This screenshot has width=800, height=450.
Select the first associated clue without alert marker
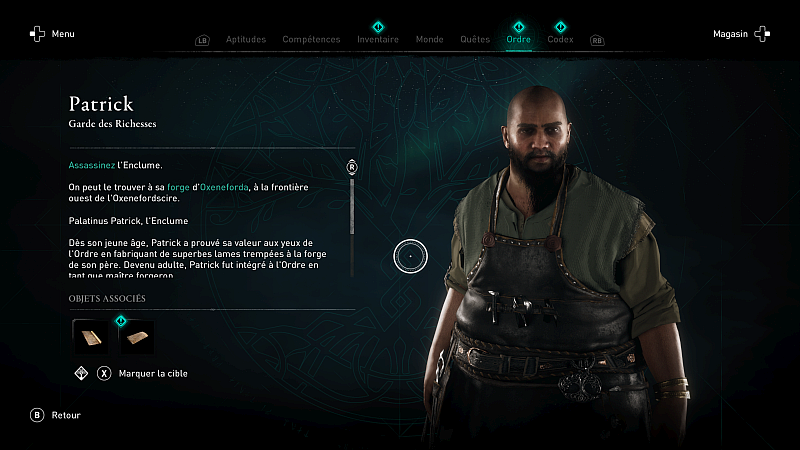pos(89,336)
